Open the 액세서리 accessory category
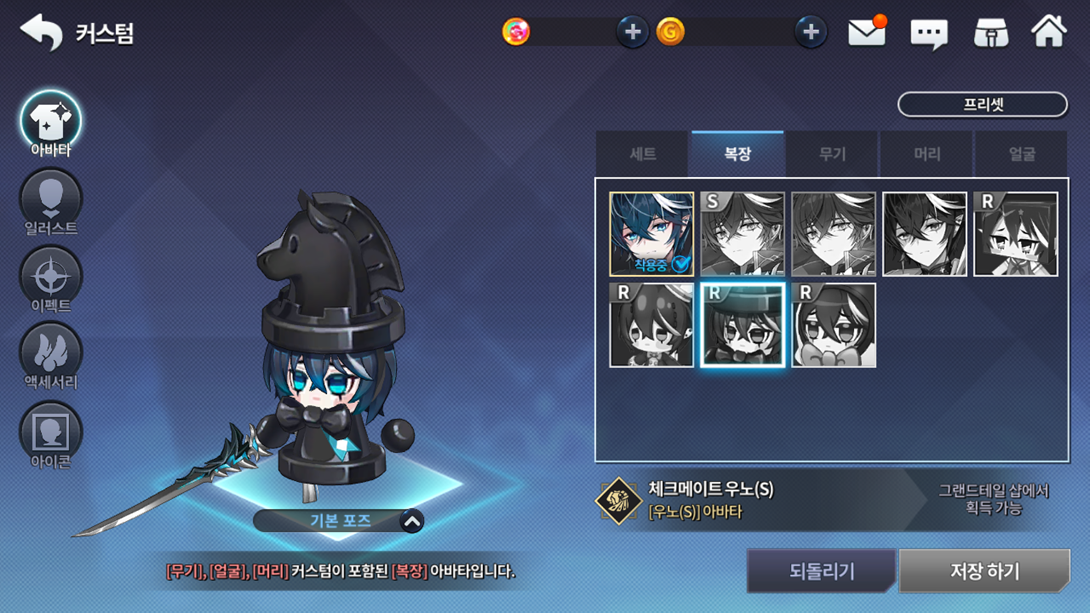 [50, 356]
